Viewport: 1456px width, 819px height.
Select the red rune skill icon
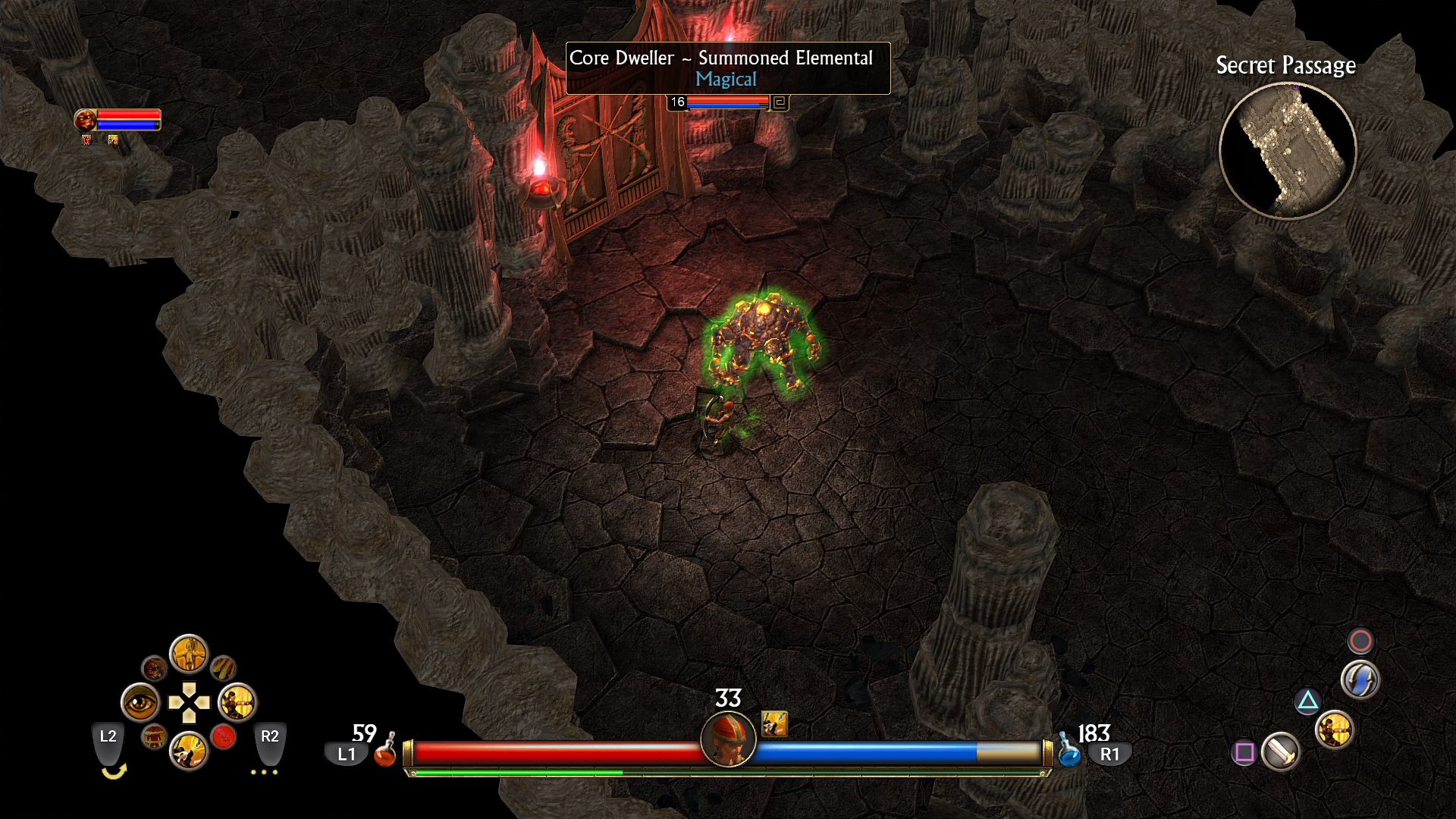tap(224, 736)
